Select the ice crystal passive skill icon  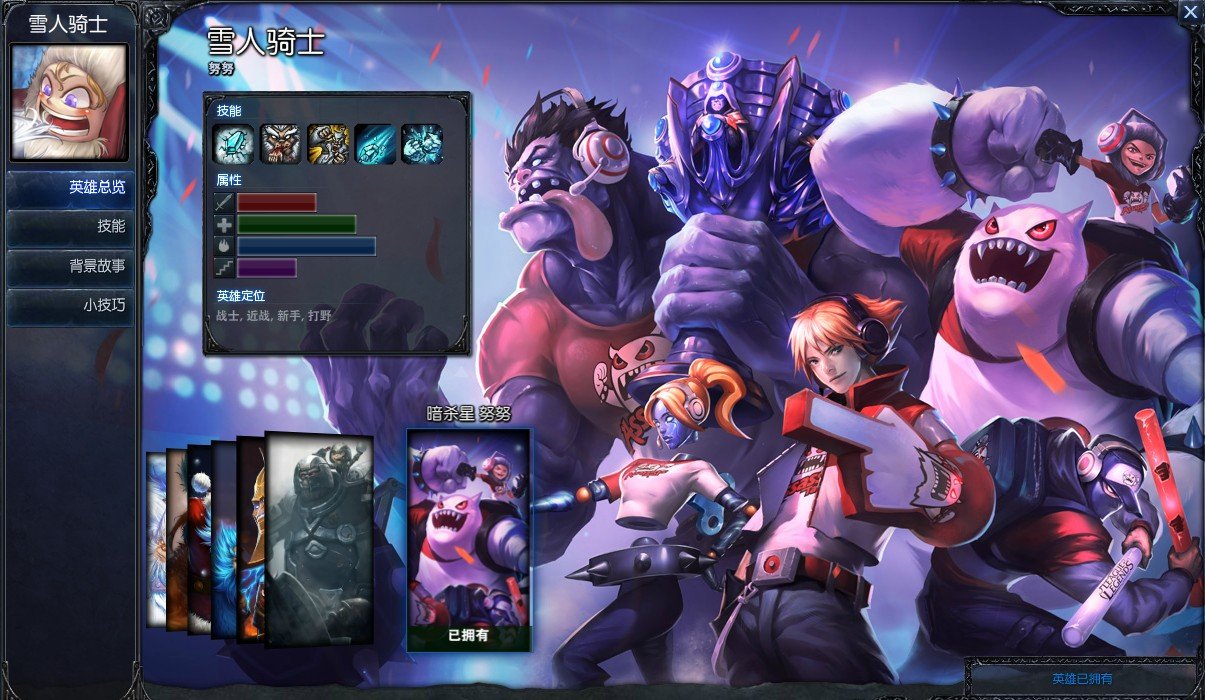[x=234, y=144]
